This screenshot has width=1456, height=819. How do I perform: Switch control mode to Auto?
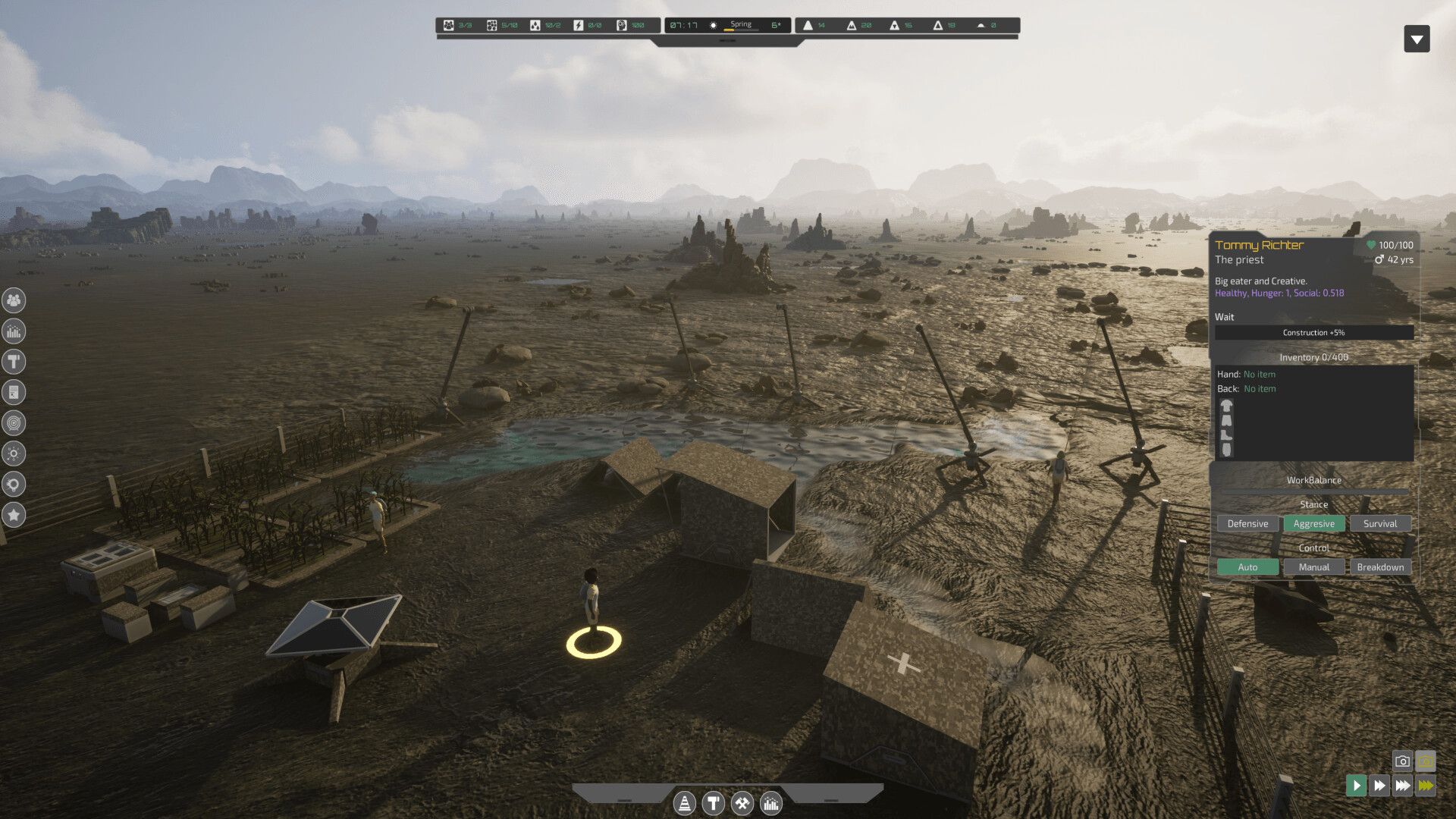1247,567
